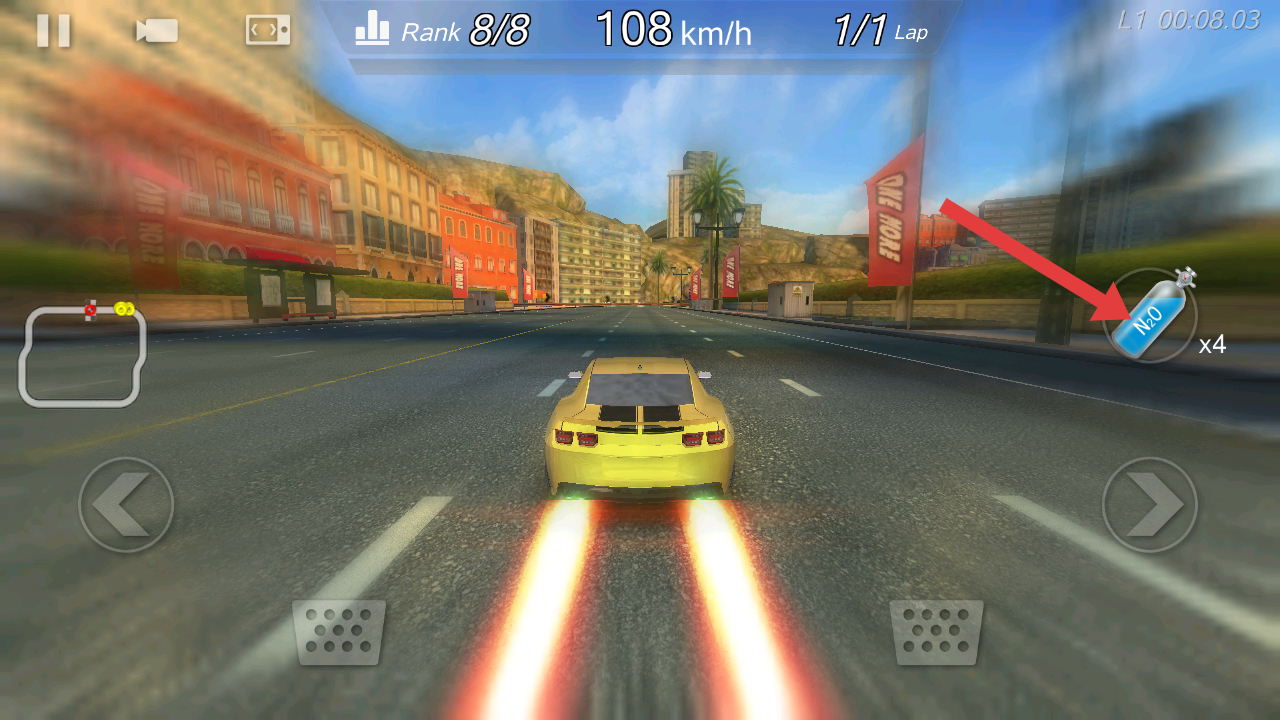Steer right with the right arrow
1280x720 pixels.
point(1149,505)
